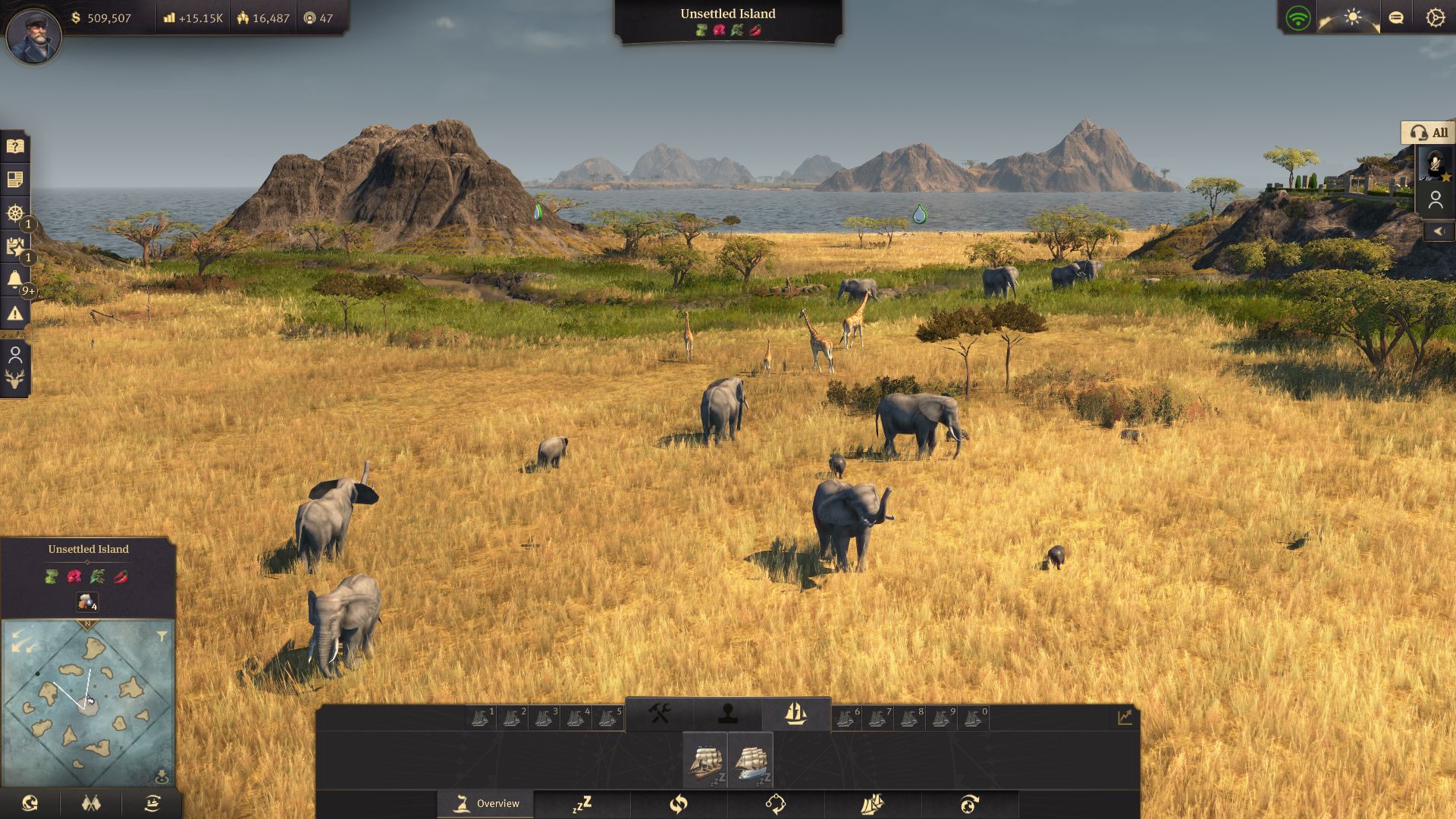
Task: Select the All voice chat channel
Action: 1428,133
